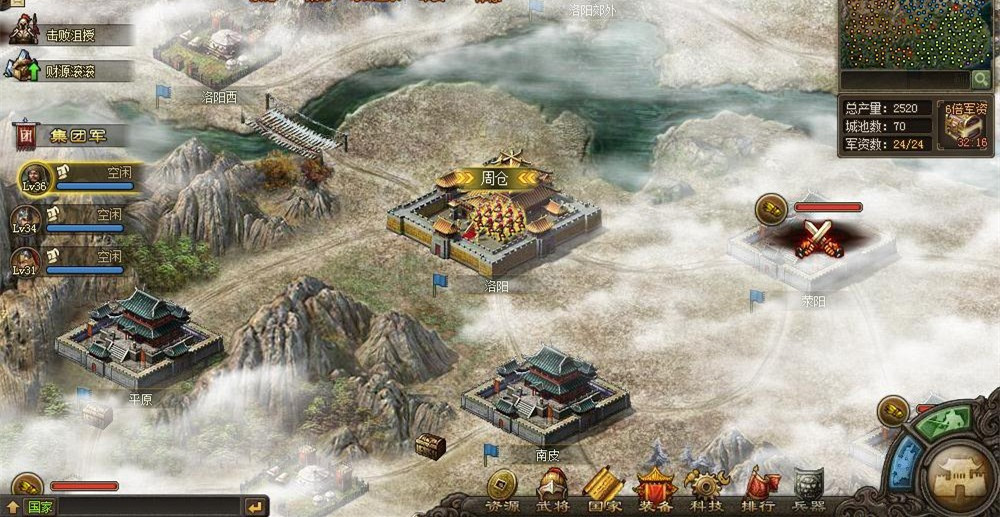Open the 科技 technology menu
Image resolution: width=1000 pixels, height=517 pixels.
pyautogui.click(x=707, y=489)
